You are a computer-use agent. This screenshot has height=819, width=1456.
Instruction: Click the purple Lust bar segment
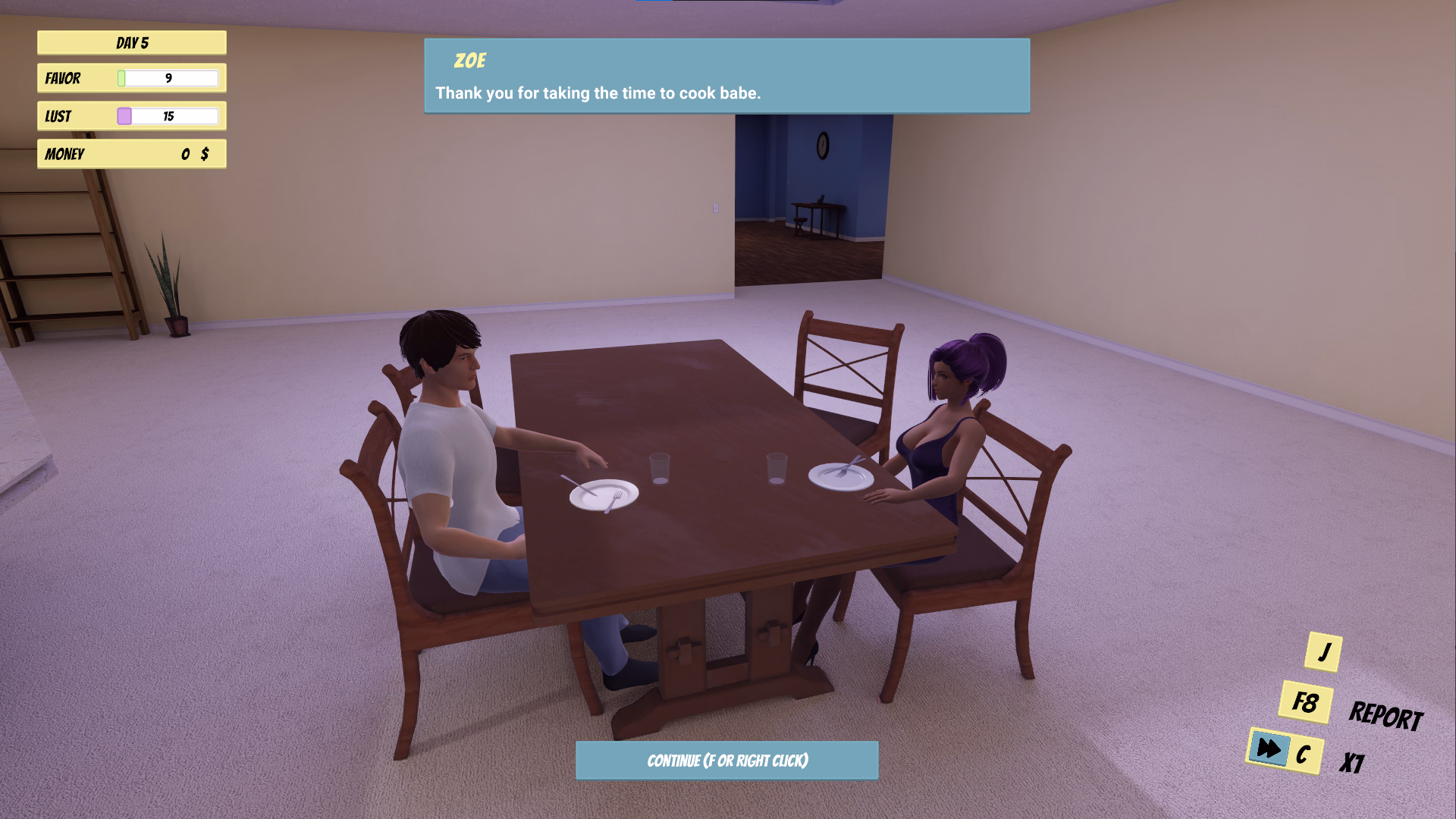[123, 115]
